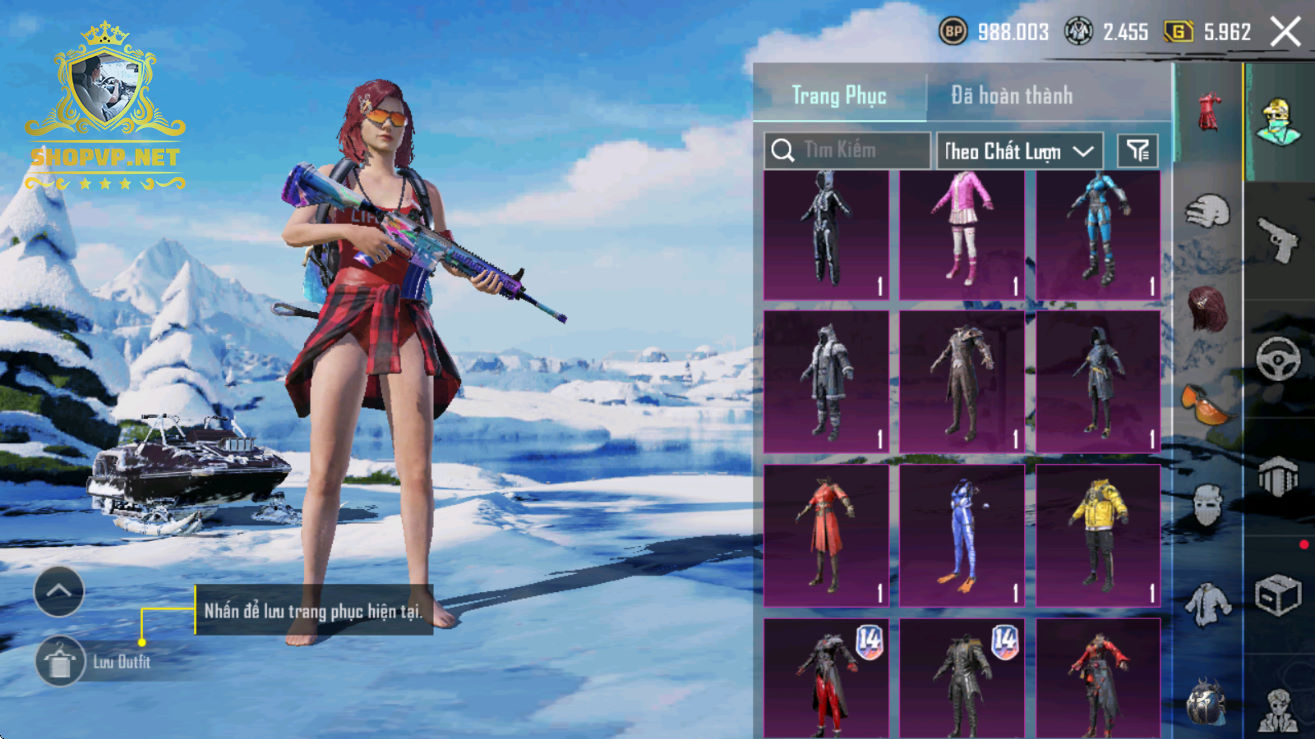Open the filter funnel options
The height and width of the screenshot is (739, 1315).
[1138, 151]
